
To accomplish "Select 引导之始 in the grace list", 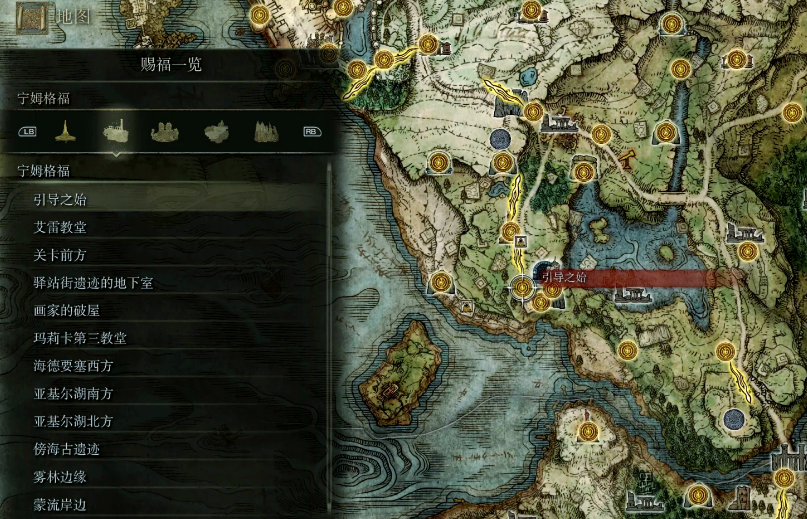I will click(60, 199).
